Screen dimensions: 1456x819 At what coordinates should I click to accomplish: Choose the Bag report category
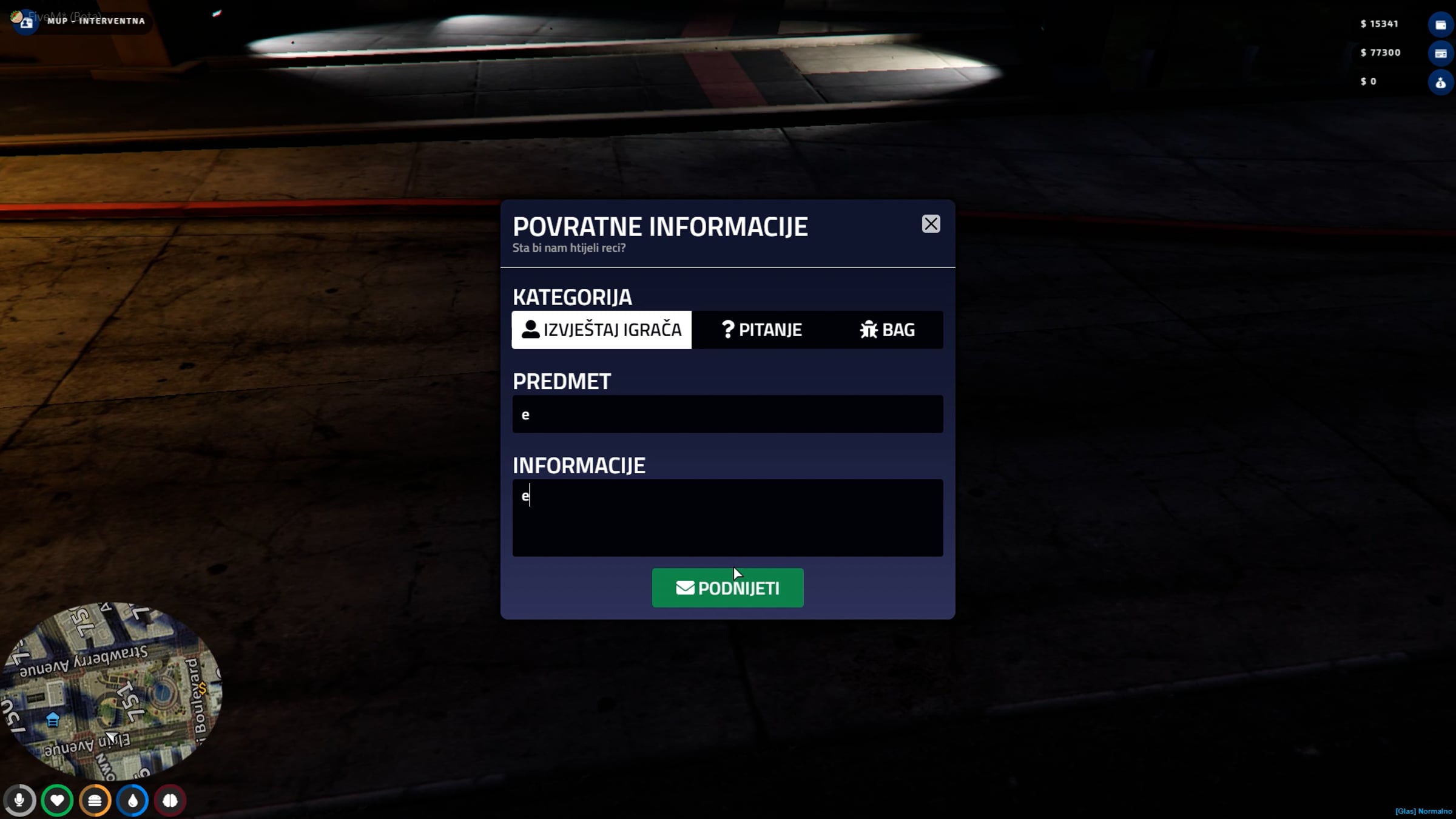click(887, 330)
